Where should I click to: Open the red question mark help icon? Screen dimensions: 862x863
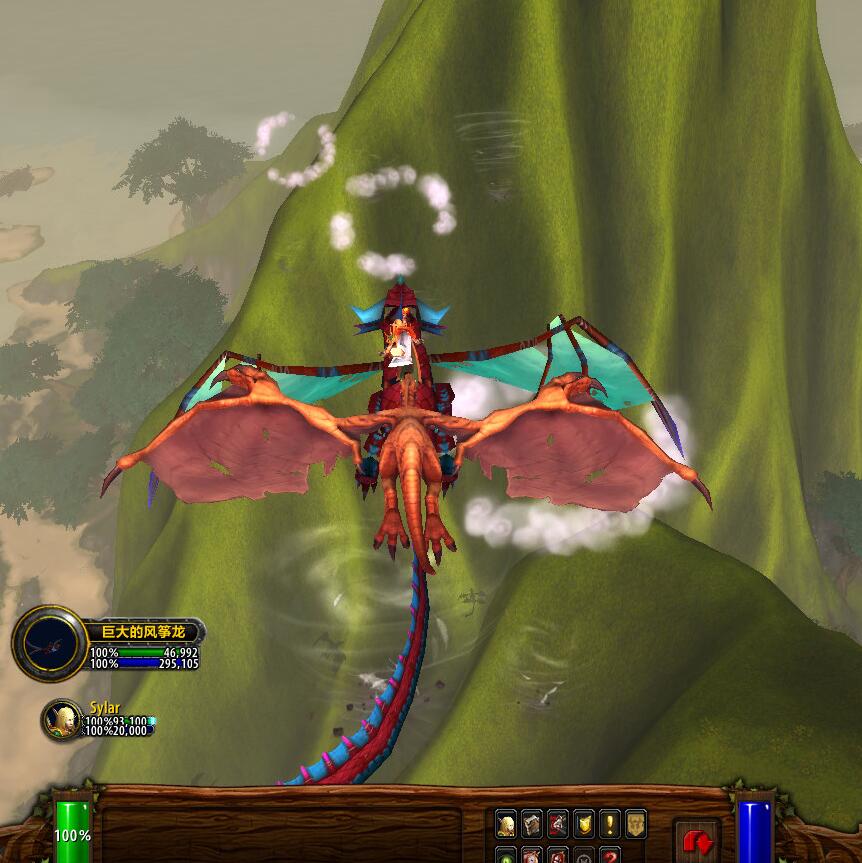coord(609,856)
